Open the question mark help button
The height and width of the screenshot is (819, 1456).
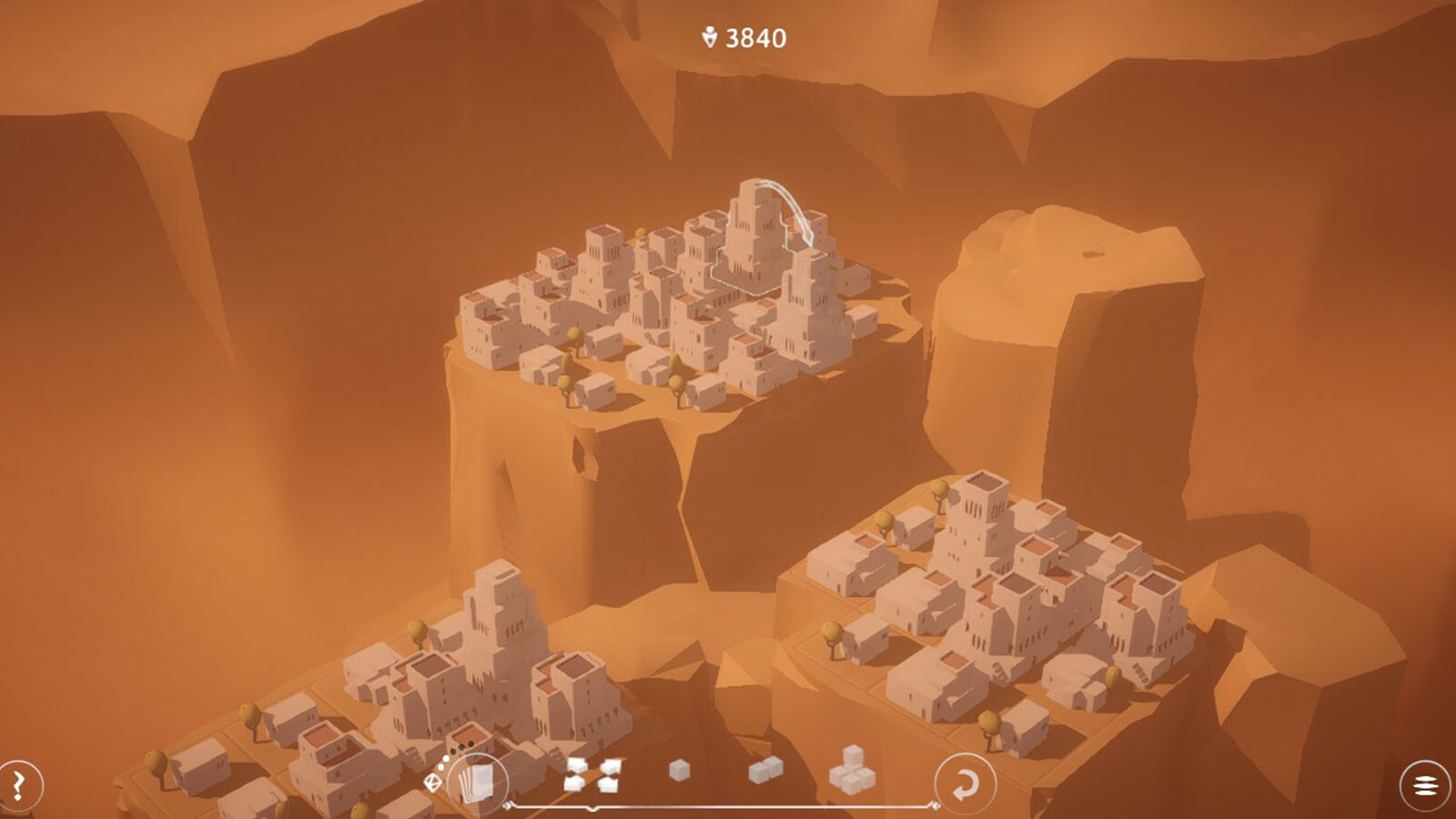[20, 784]
